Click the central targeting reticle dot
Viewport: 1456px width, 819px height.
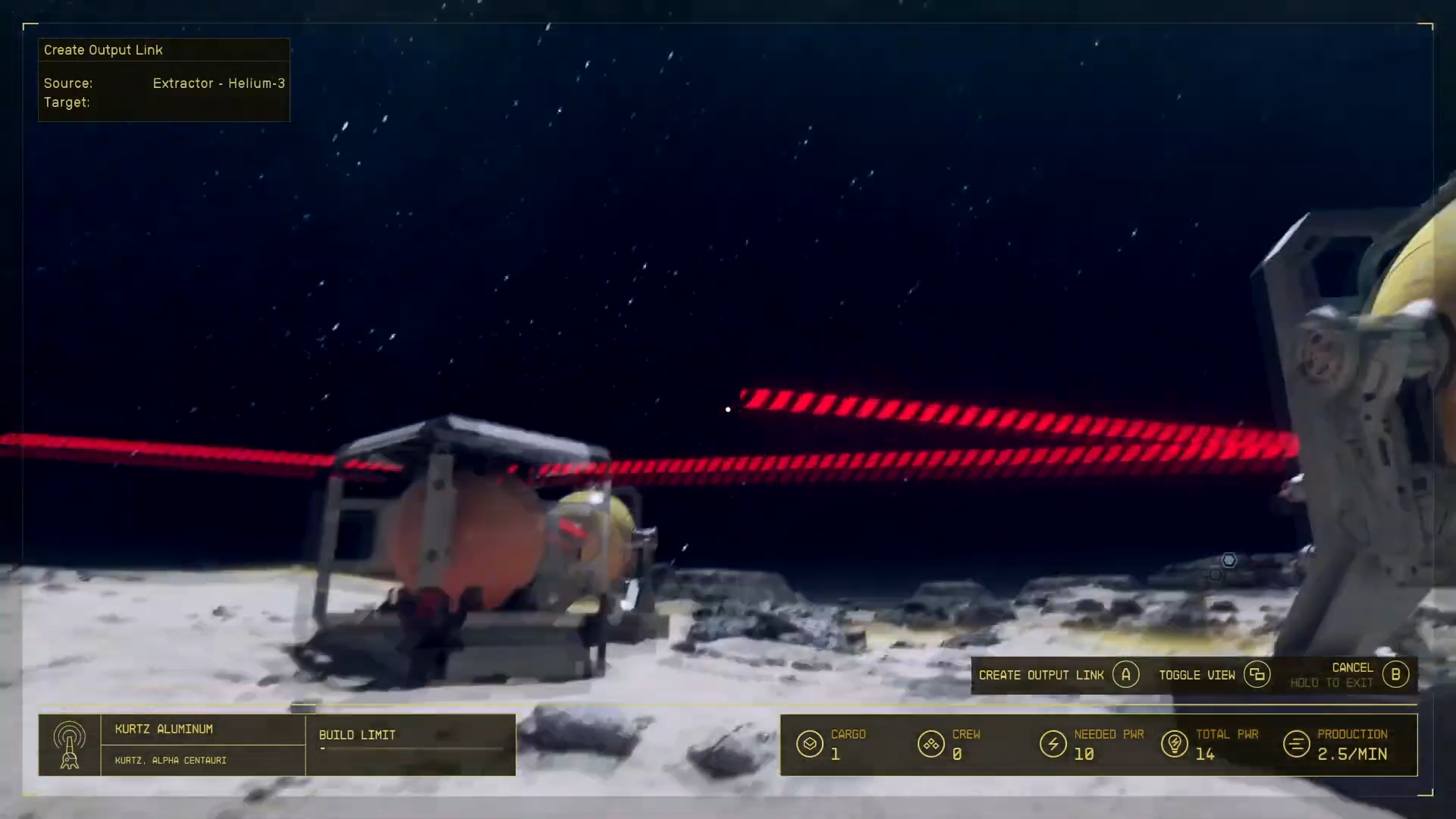click(728, 409)
